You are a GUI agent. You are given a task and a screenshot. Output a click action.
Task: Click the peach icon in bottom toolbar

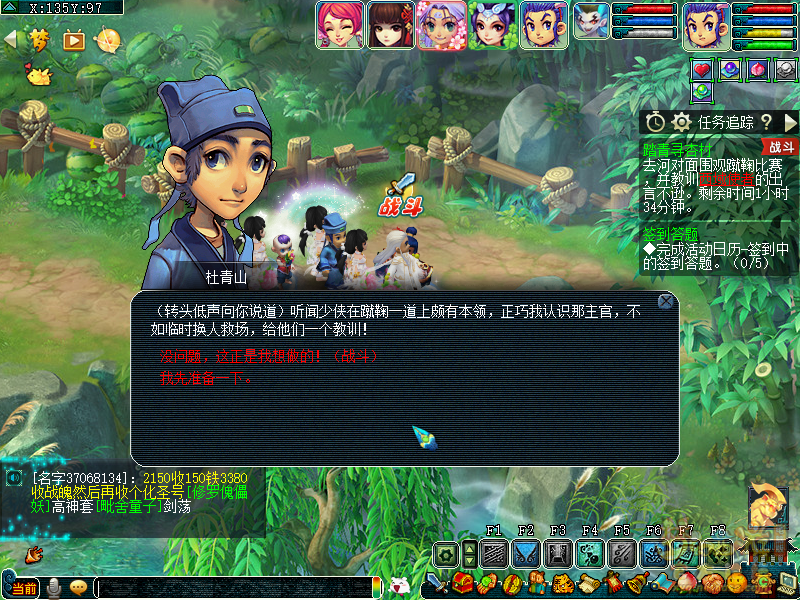[688, 583]
